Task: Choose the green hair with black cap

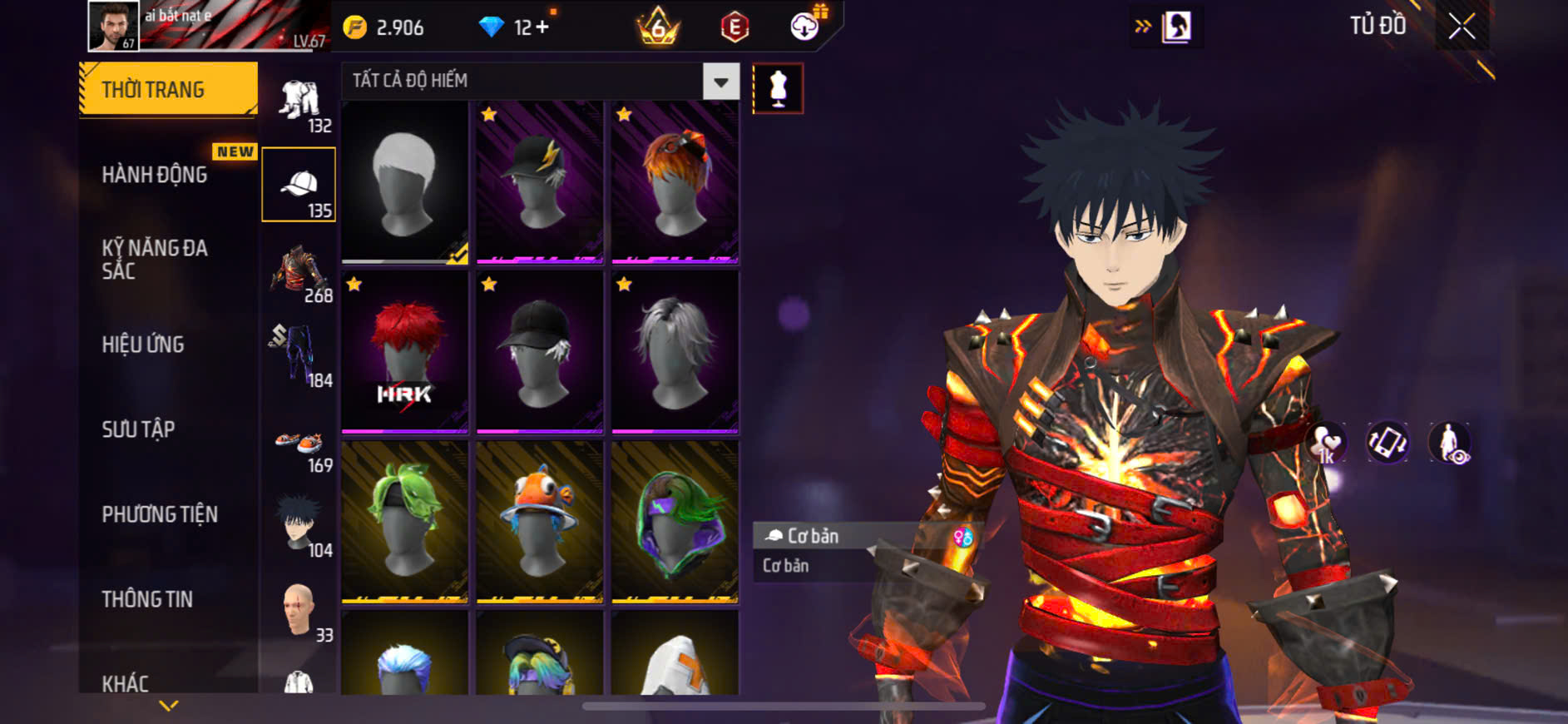Action: (x=405, y=521)
